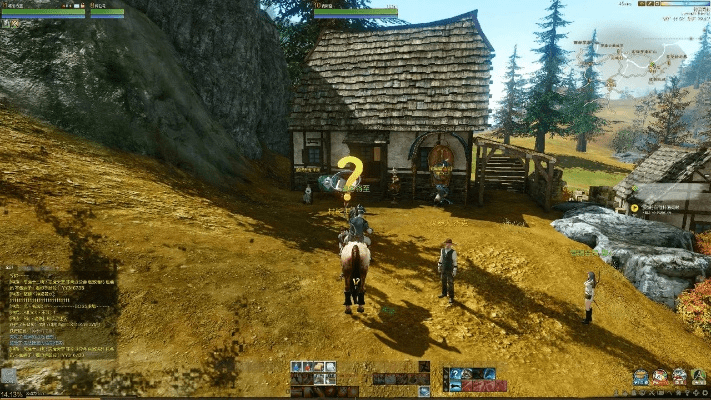711x400 pixels.
Task: Activate the question mark skill icon
Action: (456, 374)
